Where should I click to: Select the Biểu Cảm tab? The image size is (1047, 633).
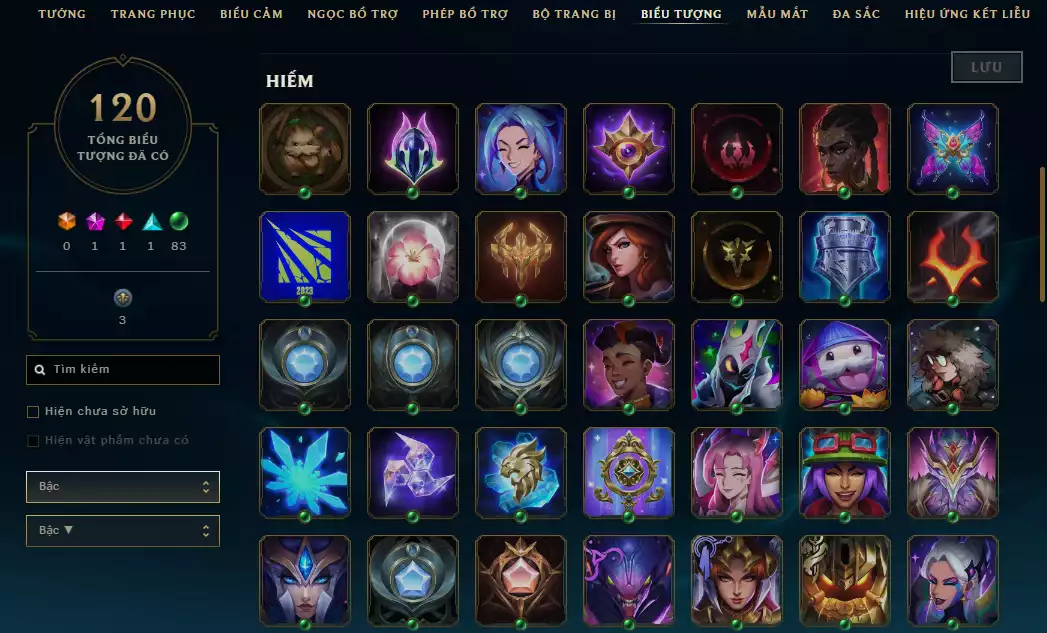pos(251,14)
